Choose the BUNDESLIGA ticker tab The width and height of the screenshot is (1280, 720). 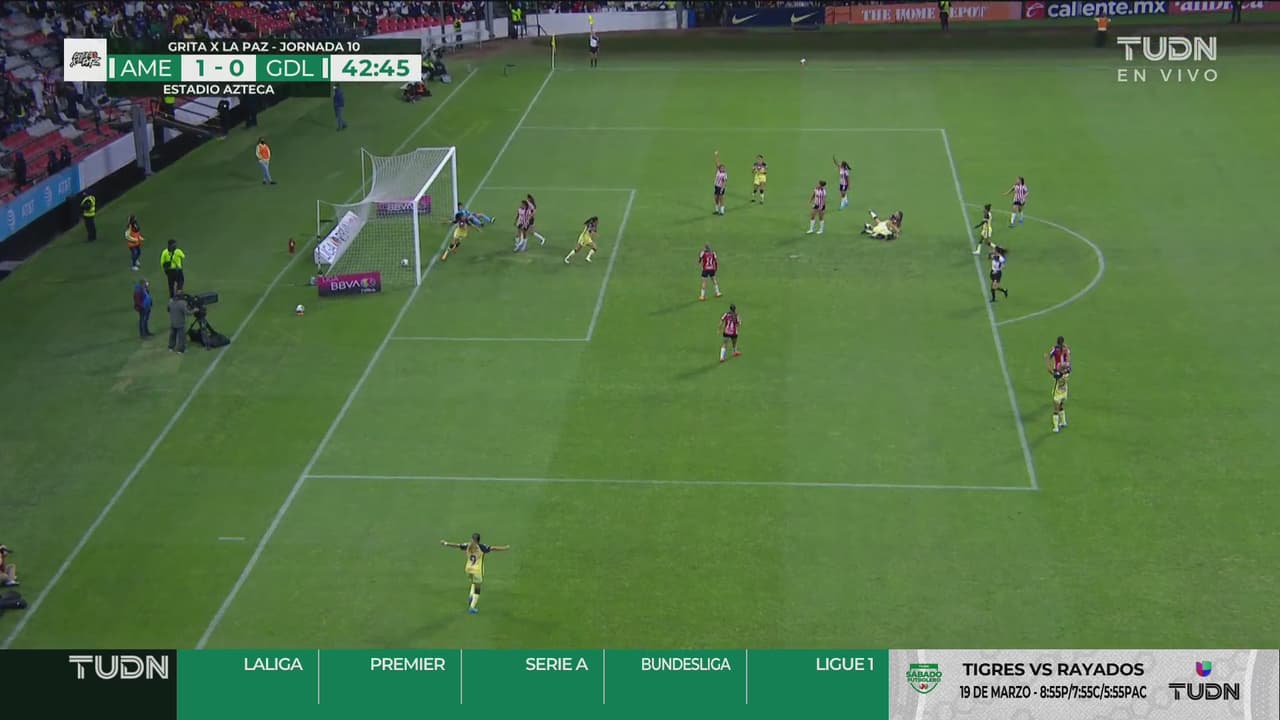(x=685, y=665)
